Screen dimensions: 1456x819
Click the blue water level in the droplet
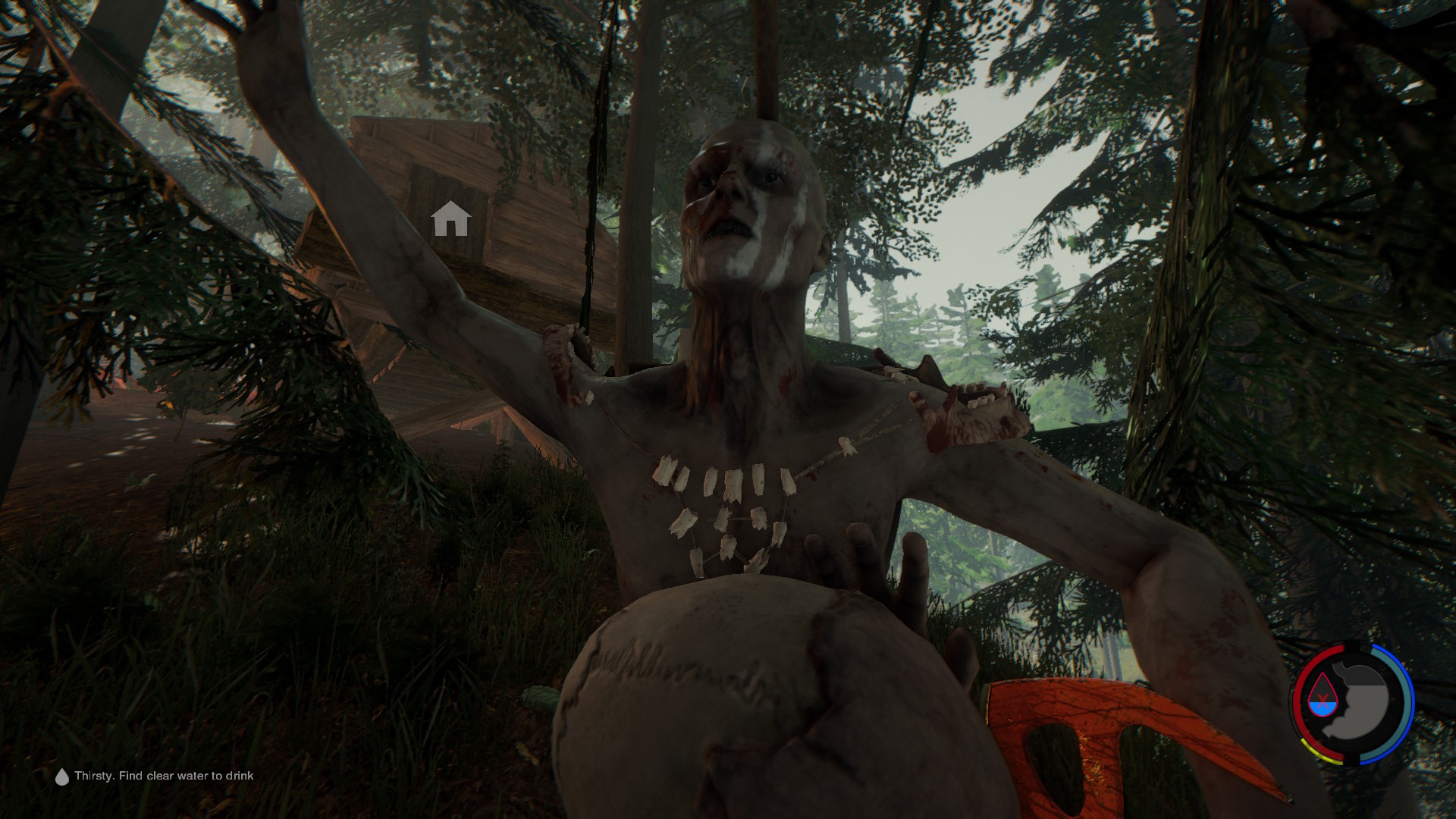[x=1323, y=708]
